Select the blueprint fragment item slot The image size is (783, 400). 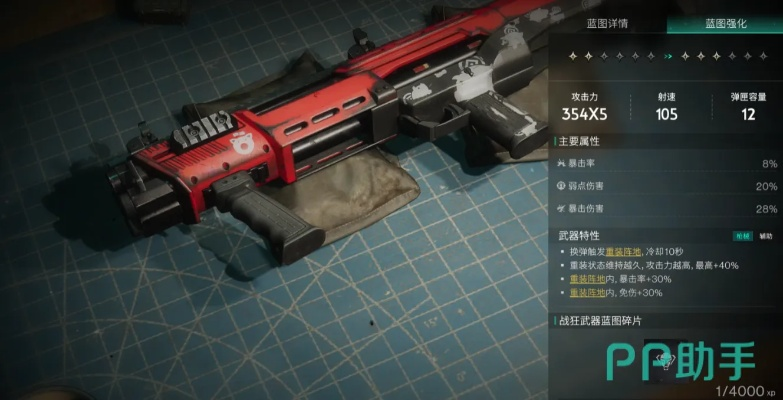[667, 364]
